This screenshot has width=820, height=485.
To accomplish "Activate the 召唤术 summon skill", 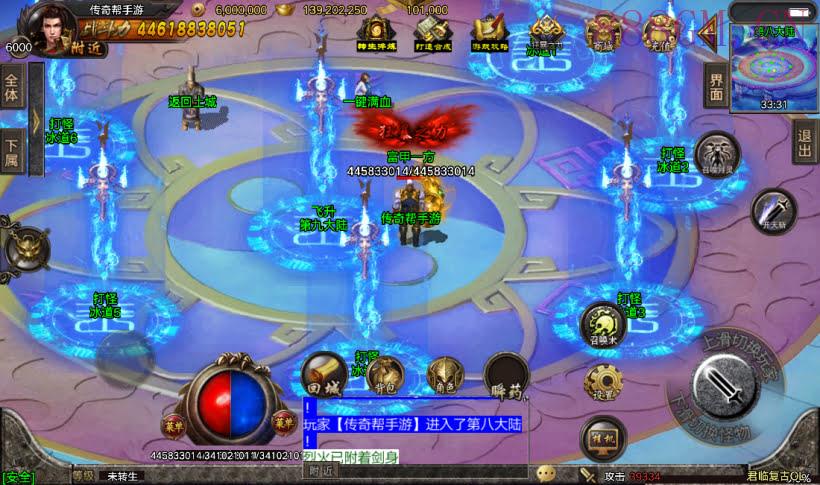I will tap(603, 323).
